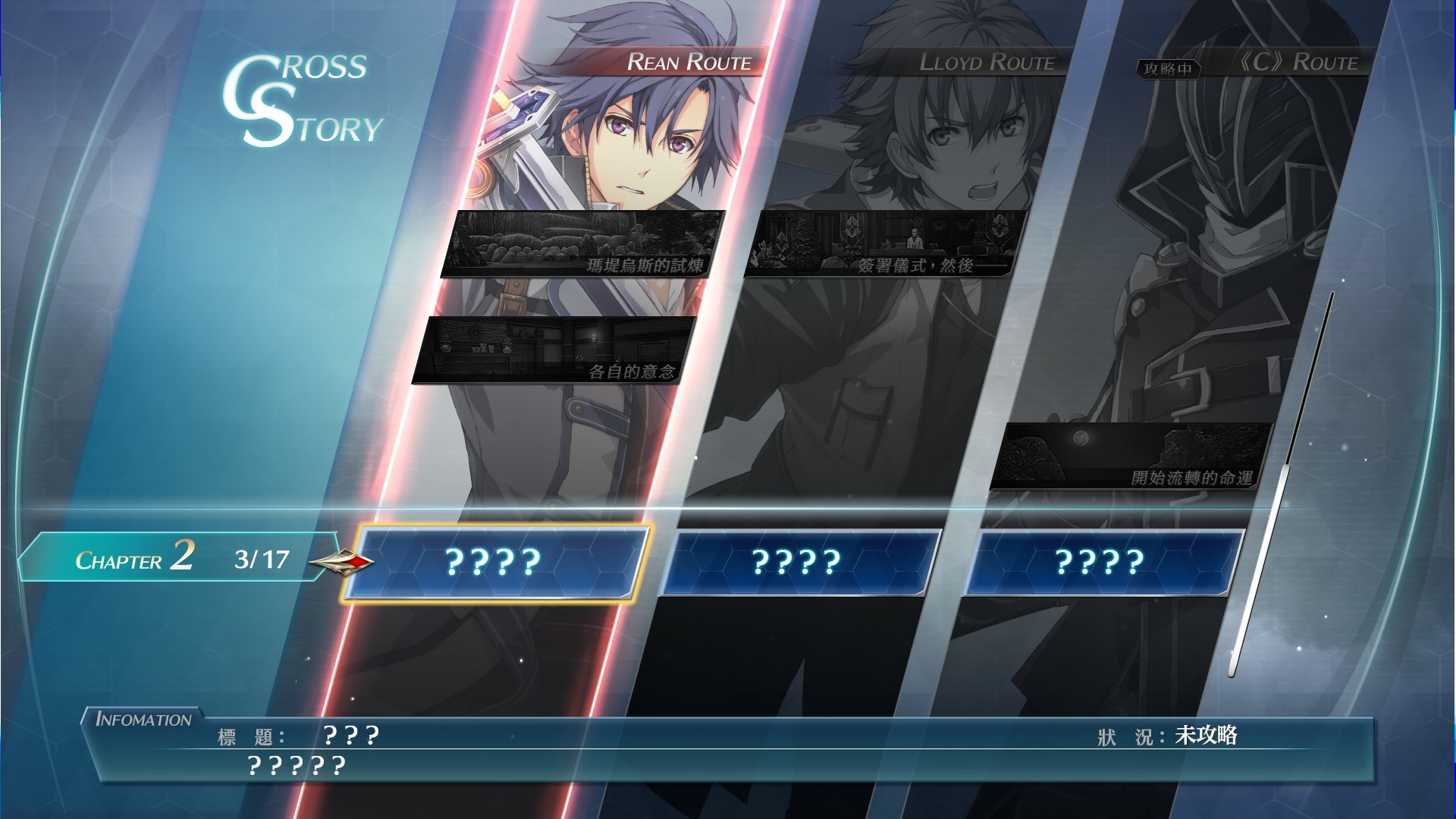Select the 各自的意念 episode thumbnail
This screenshot has width=1456, height=819.
point(554,350)
